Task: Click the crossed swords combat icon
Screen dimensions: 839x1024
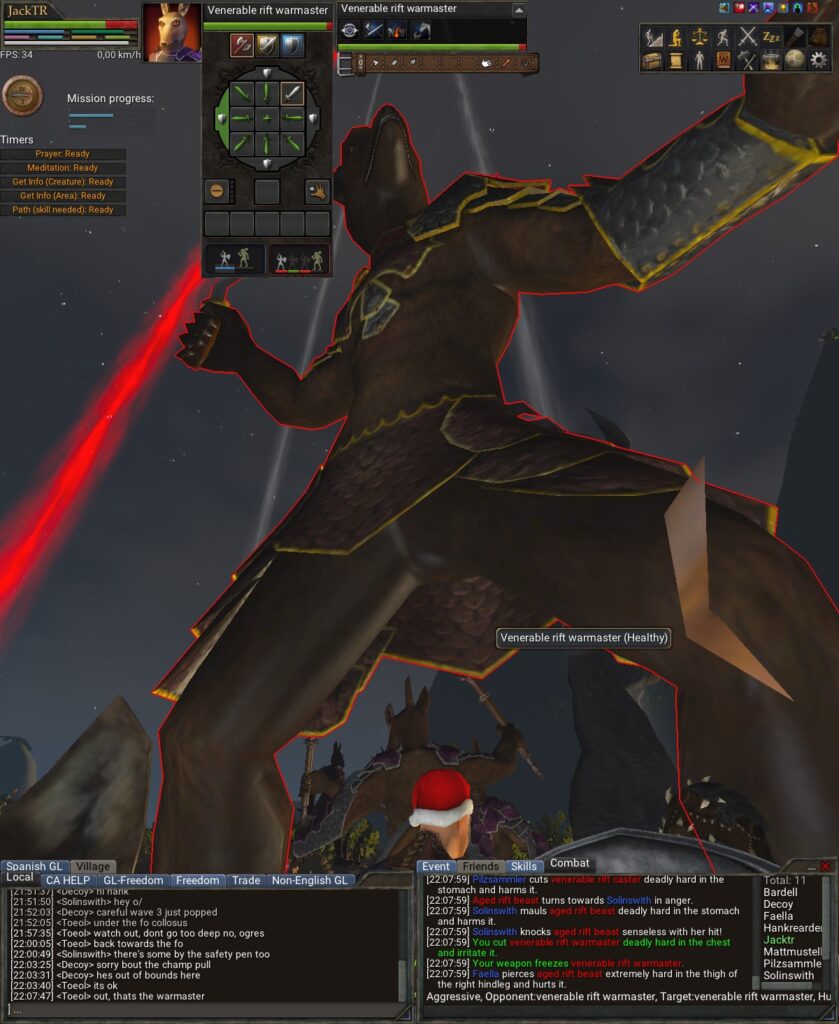Action: [747, 37]
